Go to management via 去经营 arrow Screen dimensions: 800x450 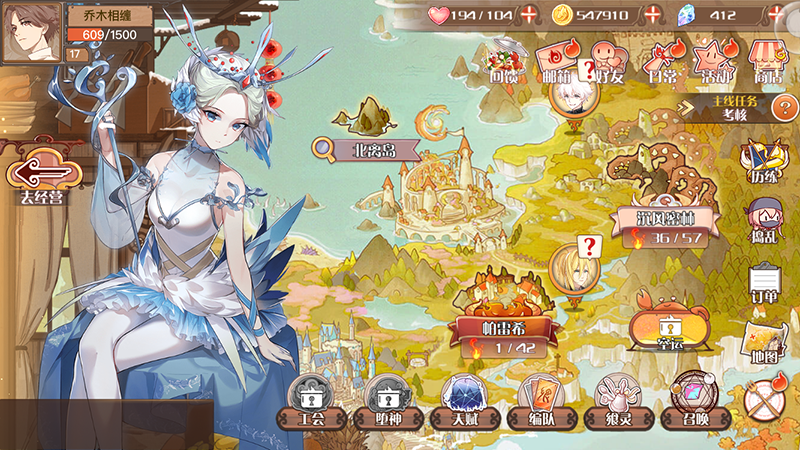pyautogui.click(x=41, y=176)
